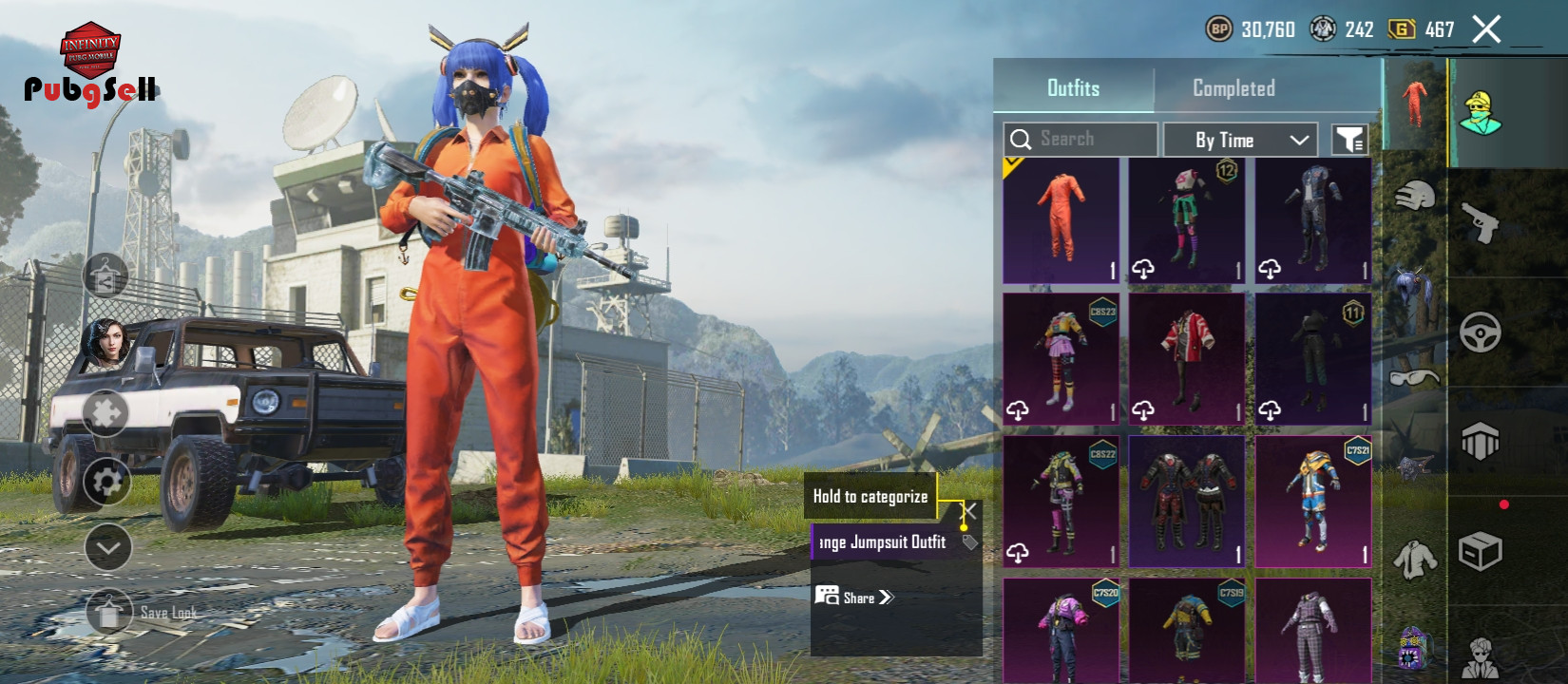Click the Save Look button

point(109,613)
